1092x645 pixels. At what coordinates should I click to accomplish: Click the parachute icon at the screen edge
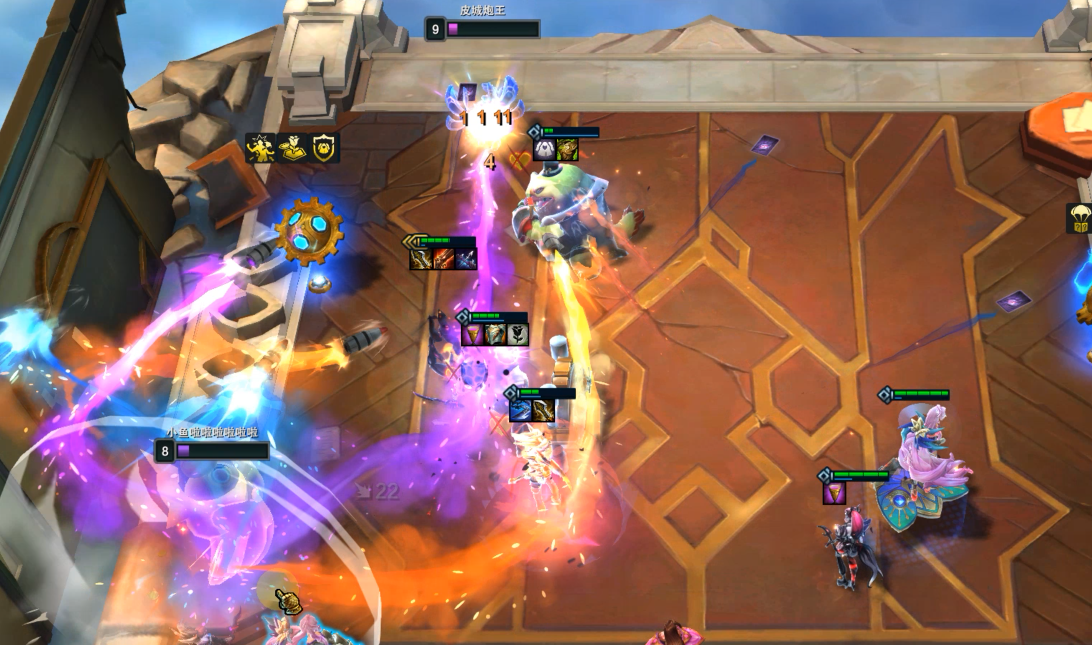coord(1080,218)
